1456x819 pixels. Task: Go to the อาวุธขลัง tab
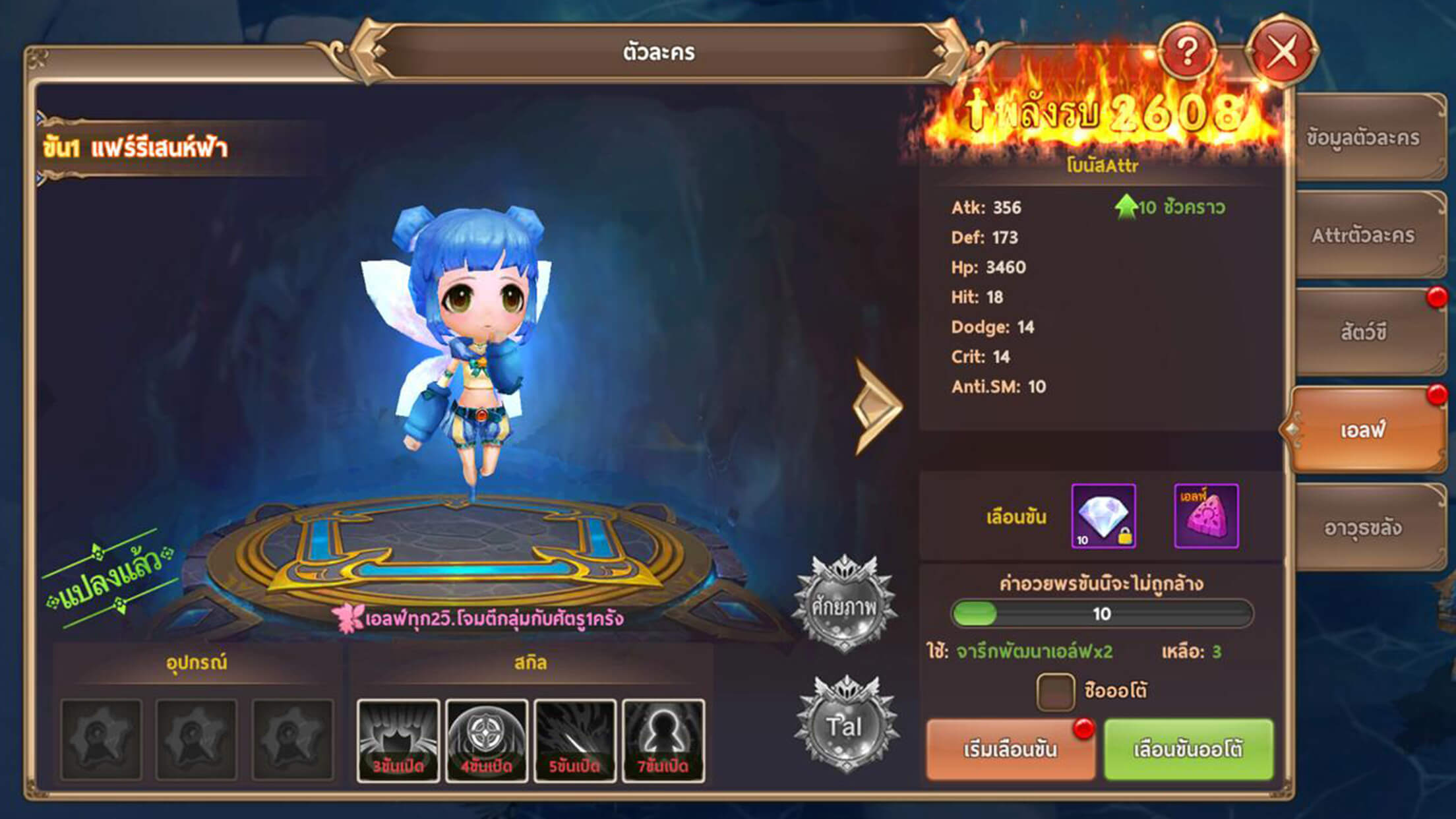tap(1363, 528)
